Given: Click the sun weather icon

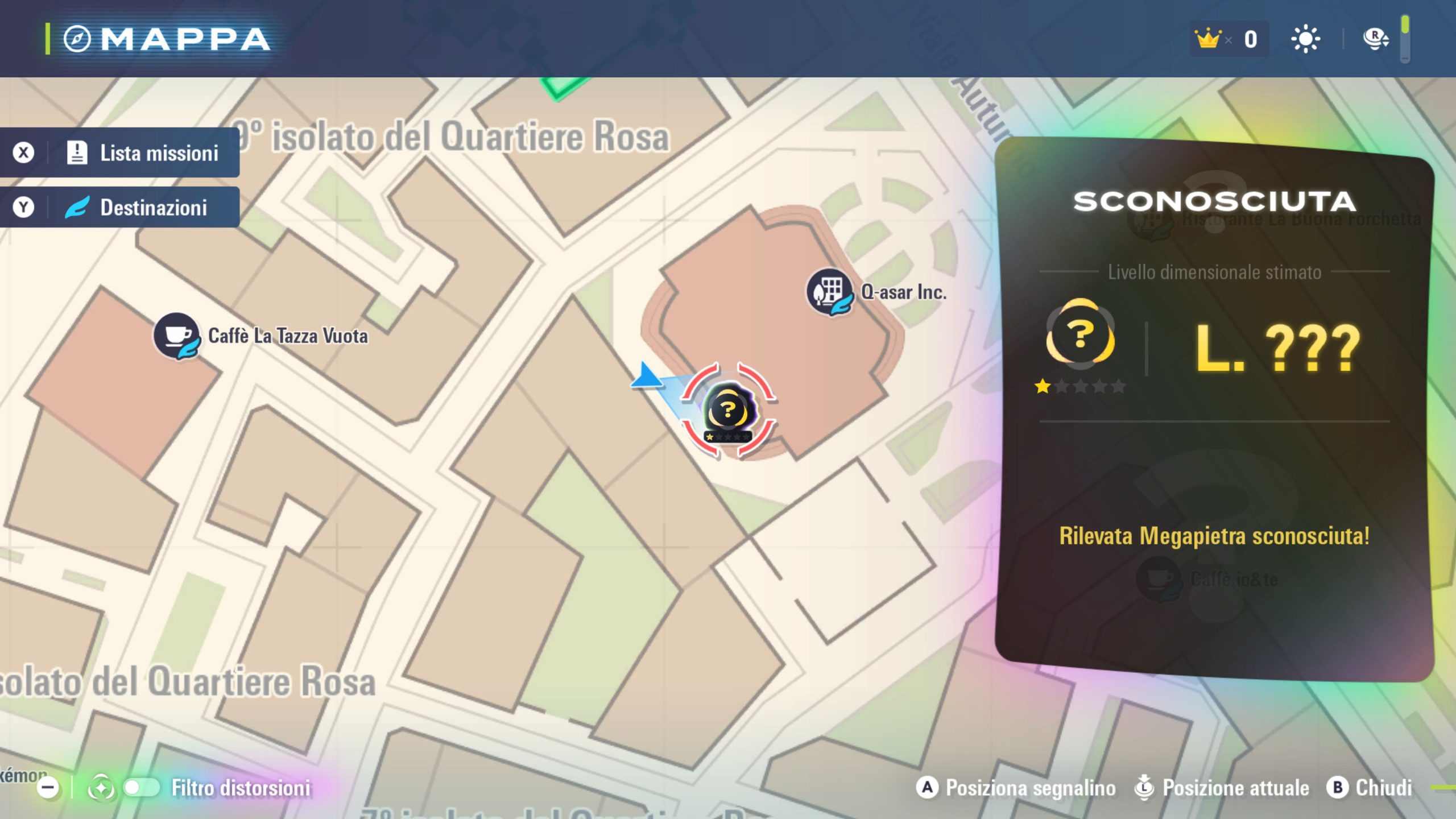Looking at the screenshot, I should tap(1305, 39).
